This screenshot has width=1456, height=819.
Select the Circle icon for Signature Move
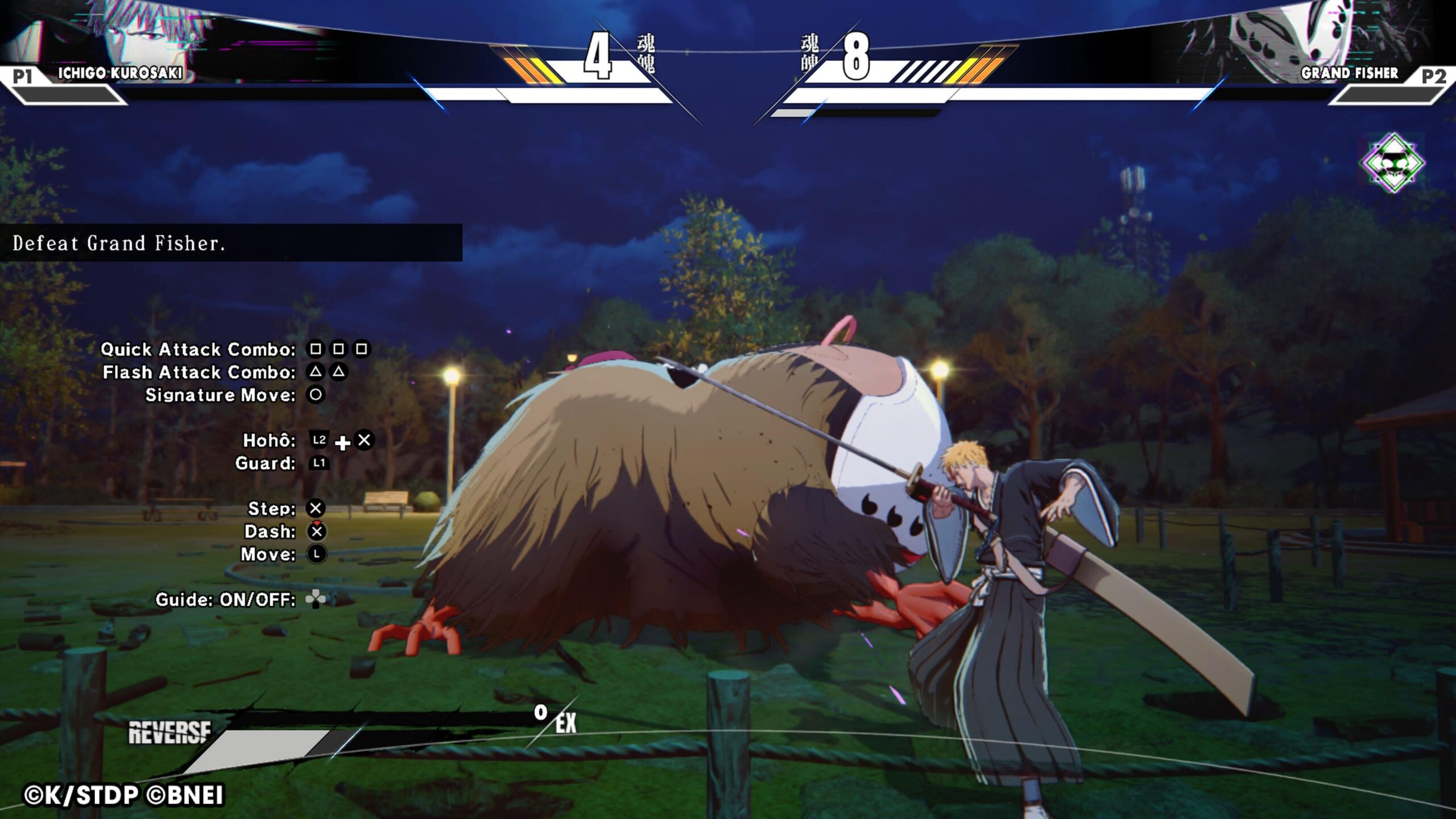[x=316, y=395]
